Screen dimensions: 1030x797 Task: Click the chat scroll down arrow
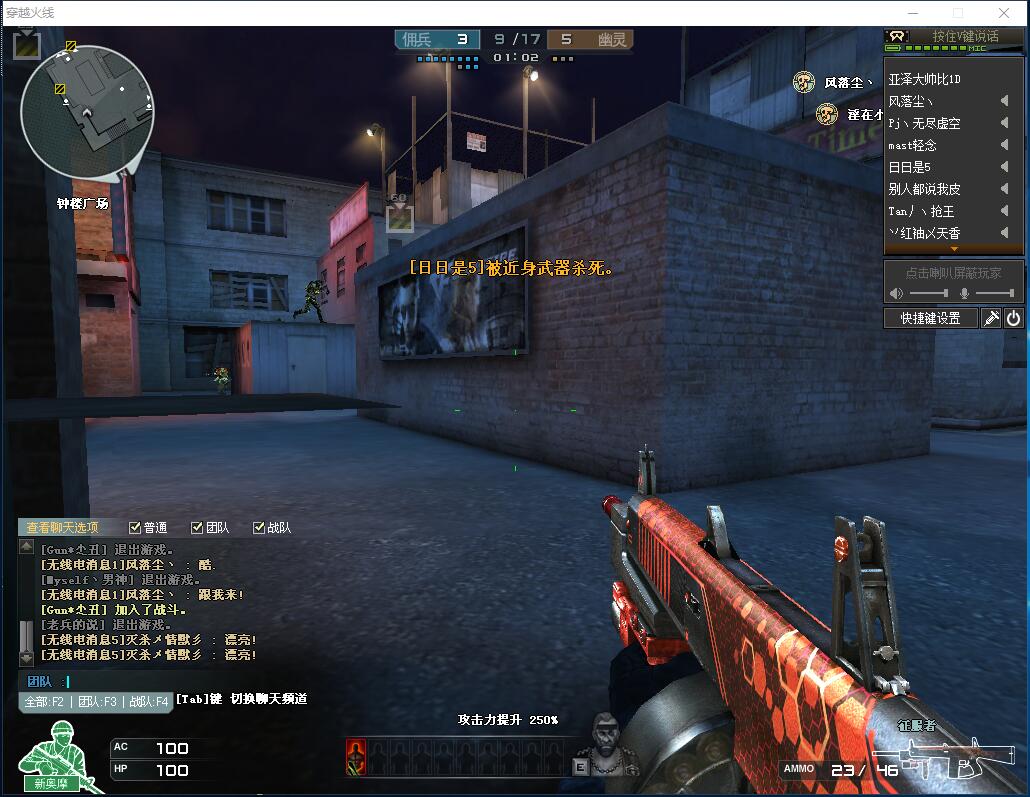[x=26, y=658]
